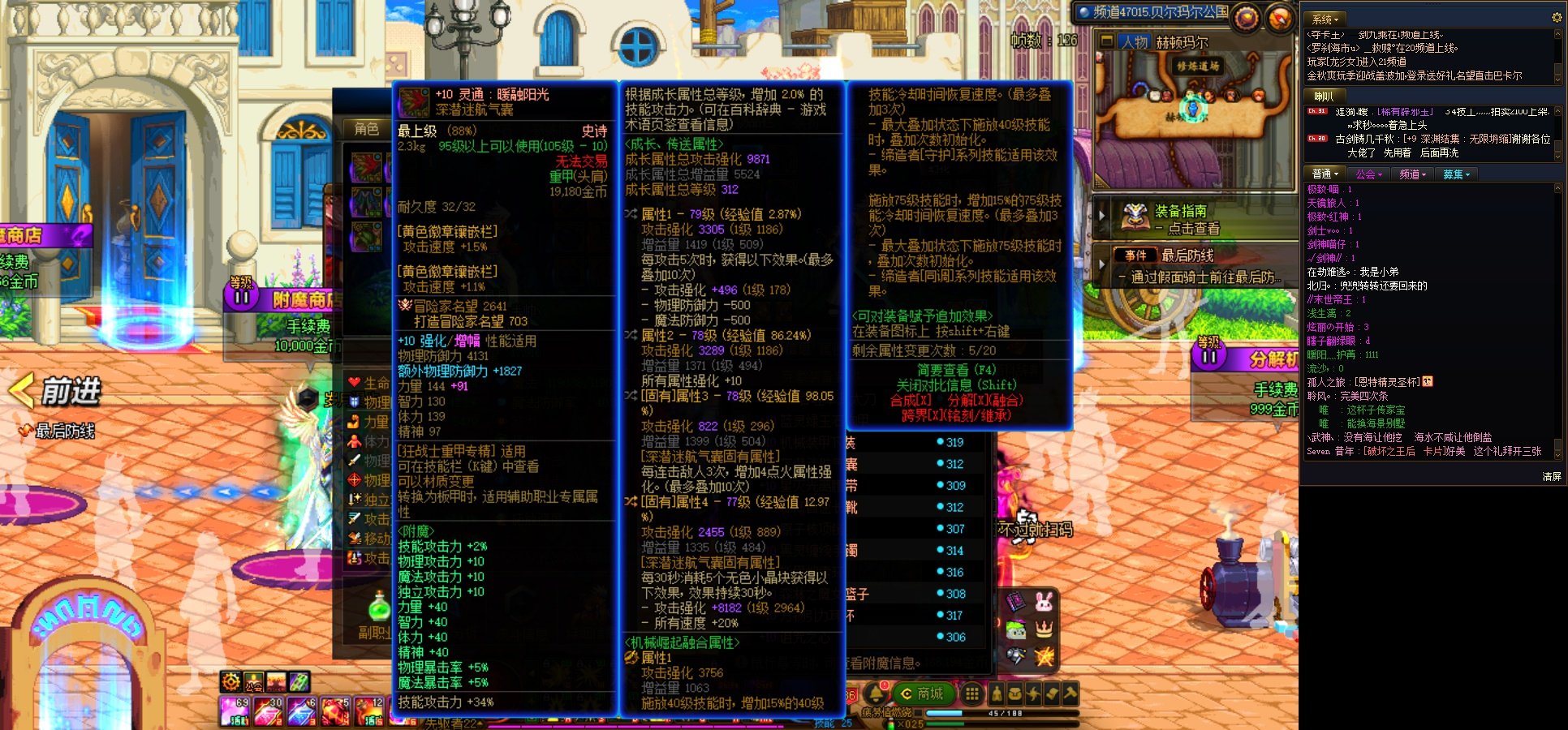Select the 人物 tab above the minimap
This screenshot has width=1568, height=730.
click(1135, 40)
